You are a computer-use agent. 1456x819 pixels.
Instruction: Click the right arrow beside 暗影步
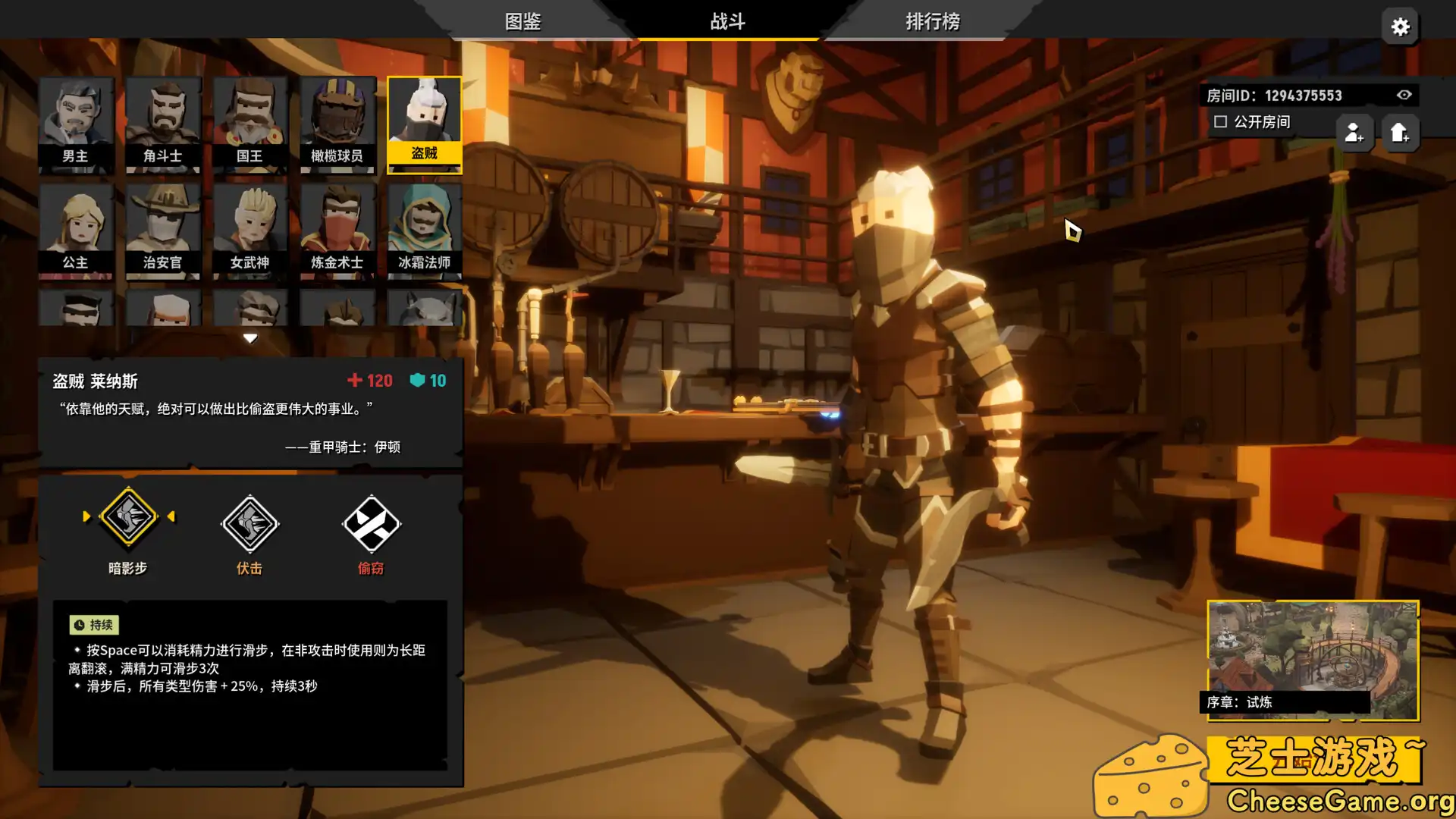[x=171, y=516]
